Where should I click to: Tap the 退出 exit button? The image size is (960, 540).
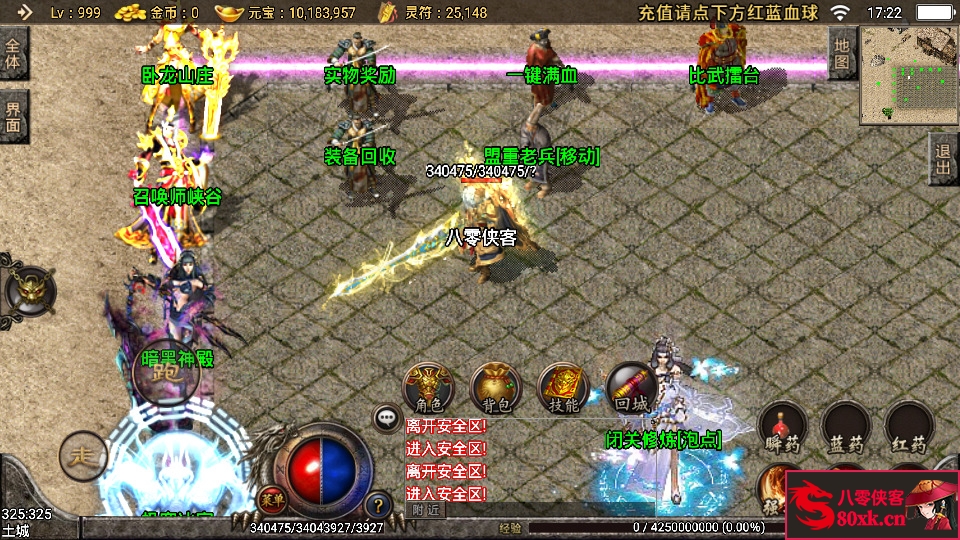point(943,158)
